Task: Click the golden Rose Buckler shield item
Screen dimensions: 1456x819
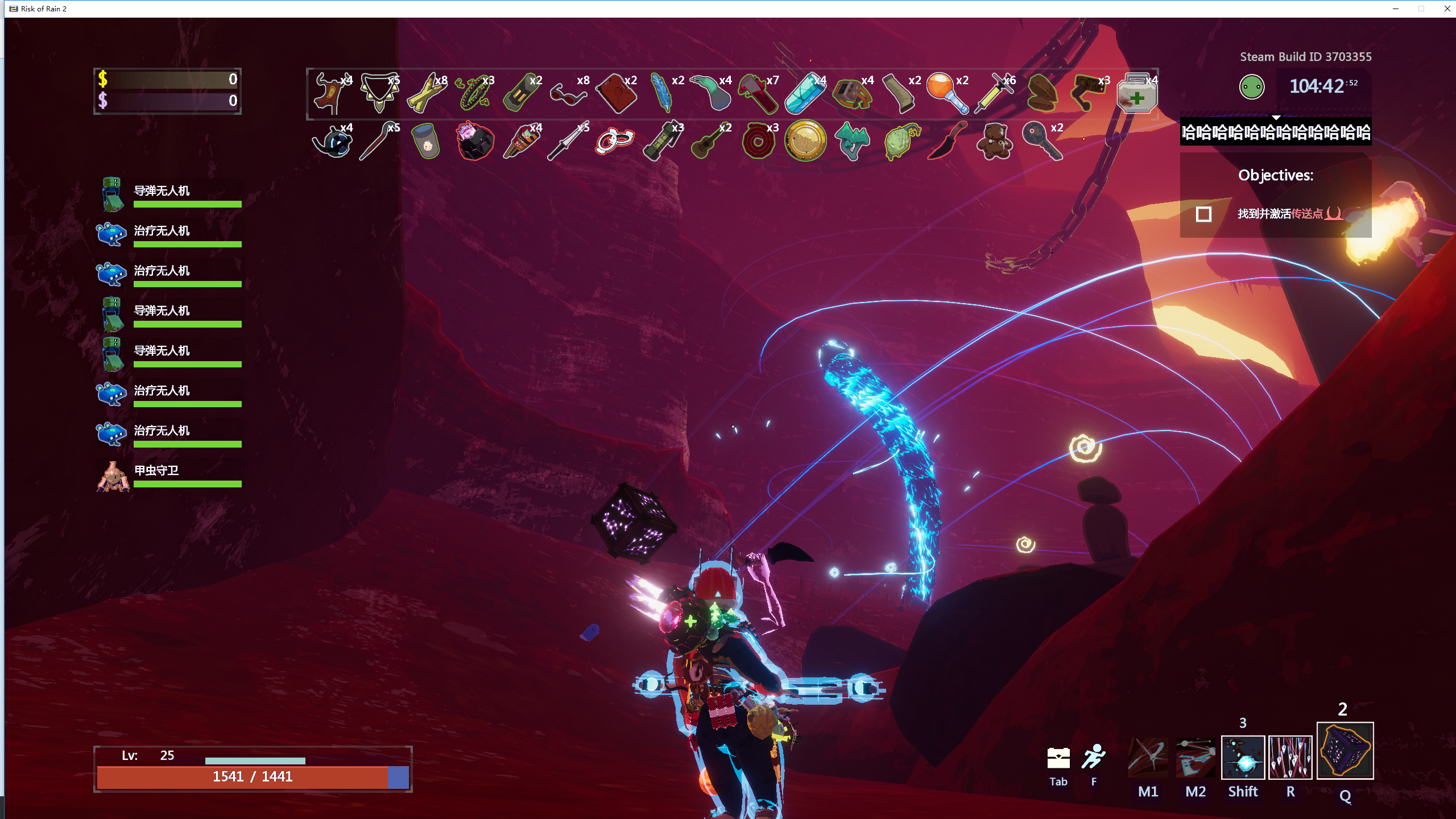Action: [805, 140]
